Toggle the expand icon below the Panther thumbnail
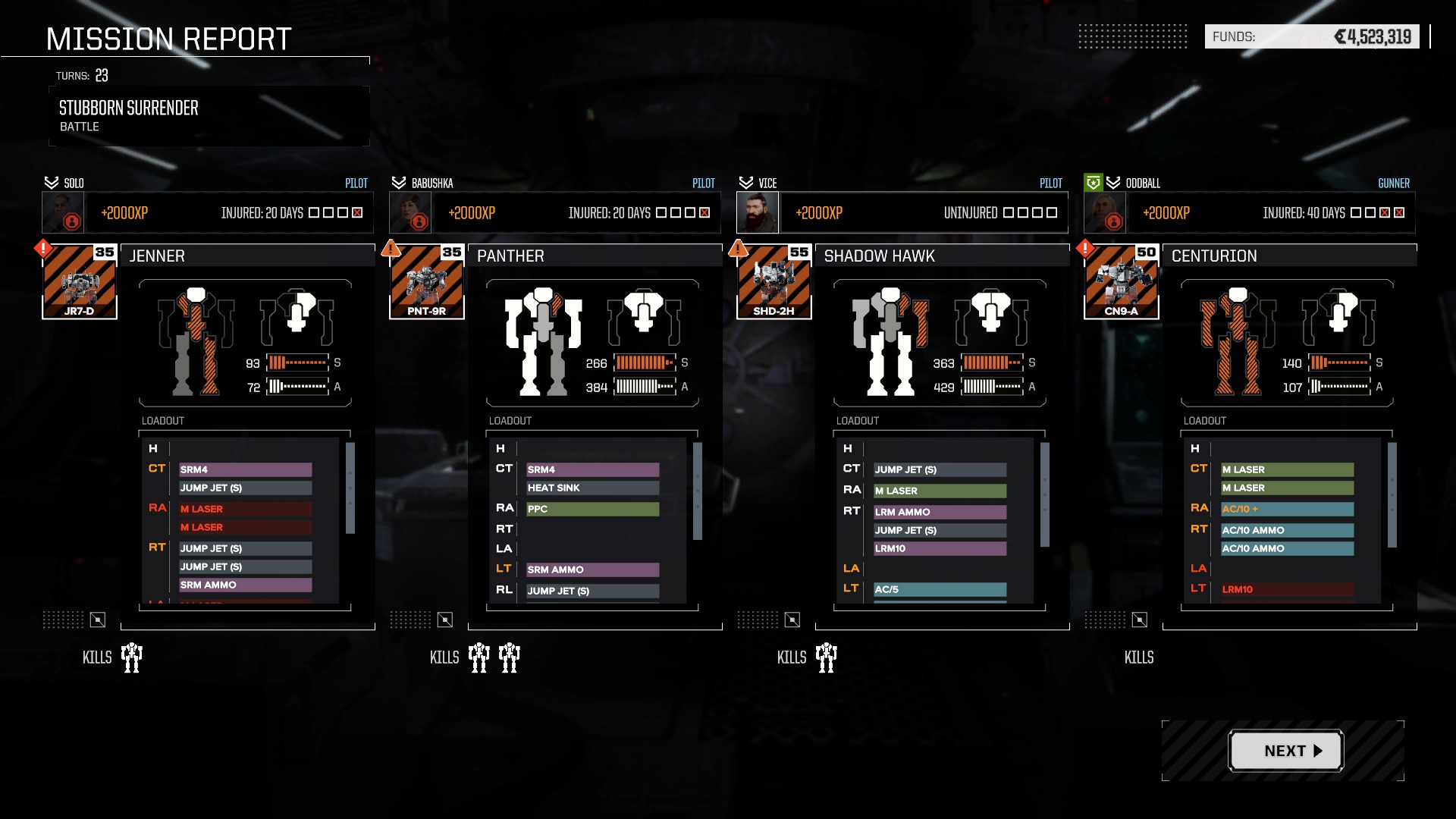1456x819 pixels. (445, 620)
